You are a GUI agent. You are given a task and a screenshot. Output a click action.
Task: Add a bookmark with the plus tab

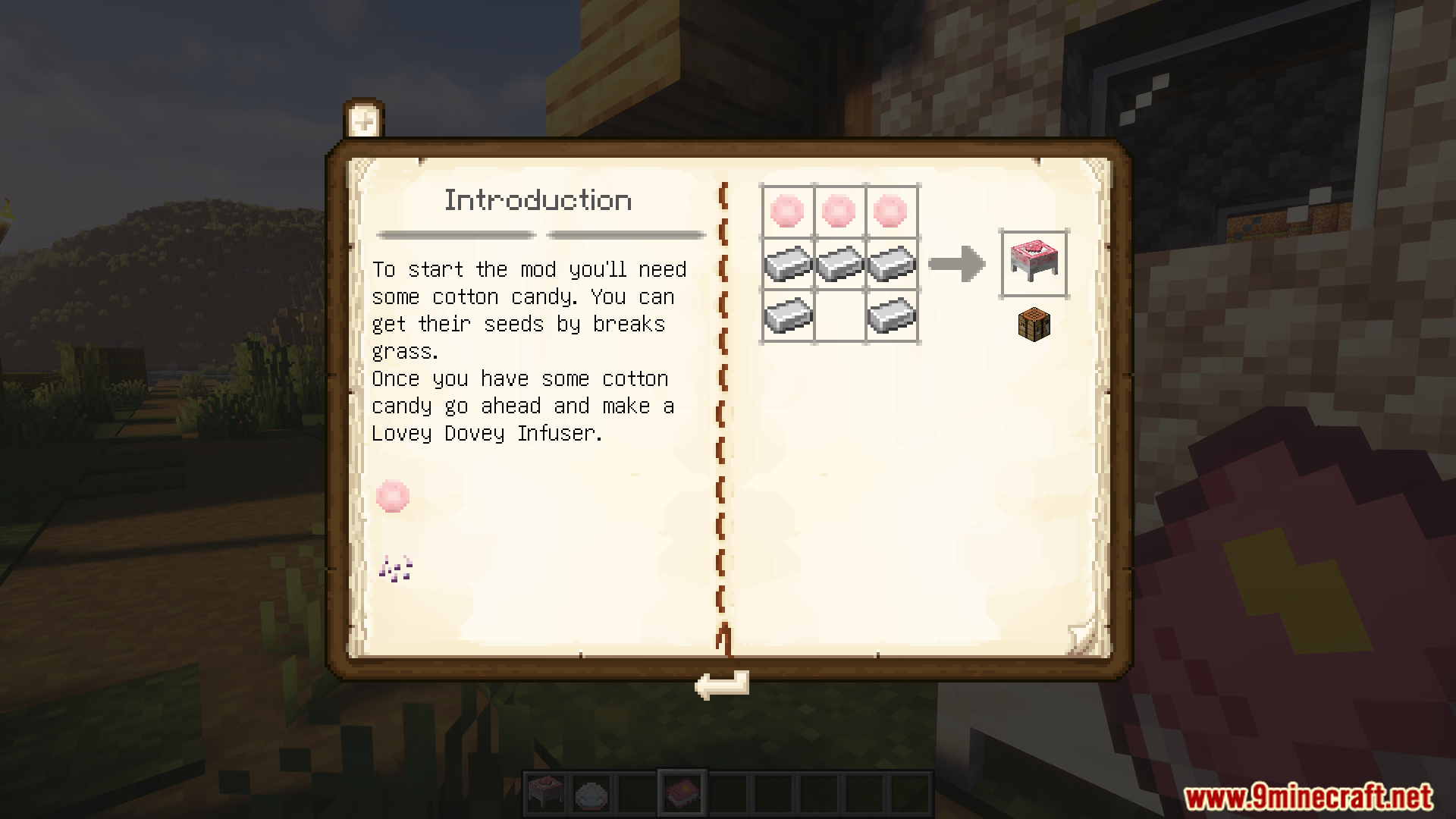(x=364, y=120)
